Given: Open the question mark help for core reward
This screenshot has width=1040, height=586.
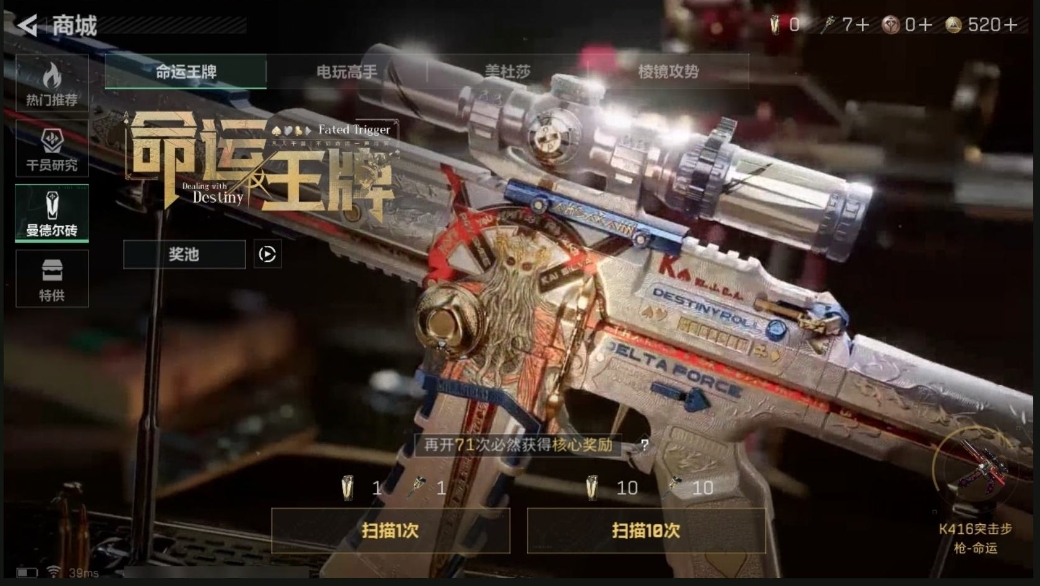Looking at the screenshot, I should click(644, 446).
